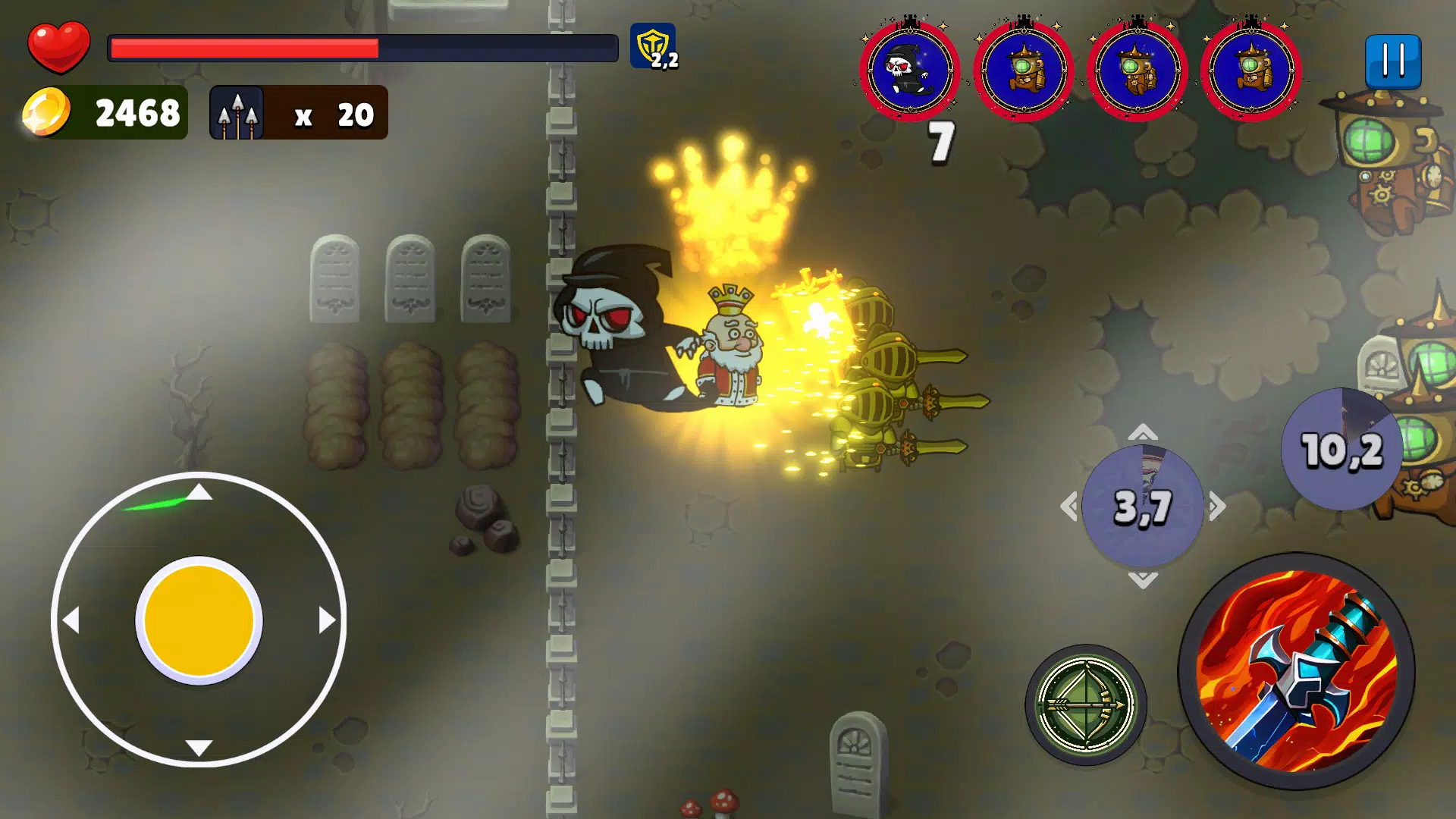1456x819 pixels.
Task: Tap the joystick's right arrow
Action: tap(327, 620)
